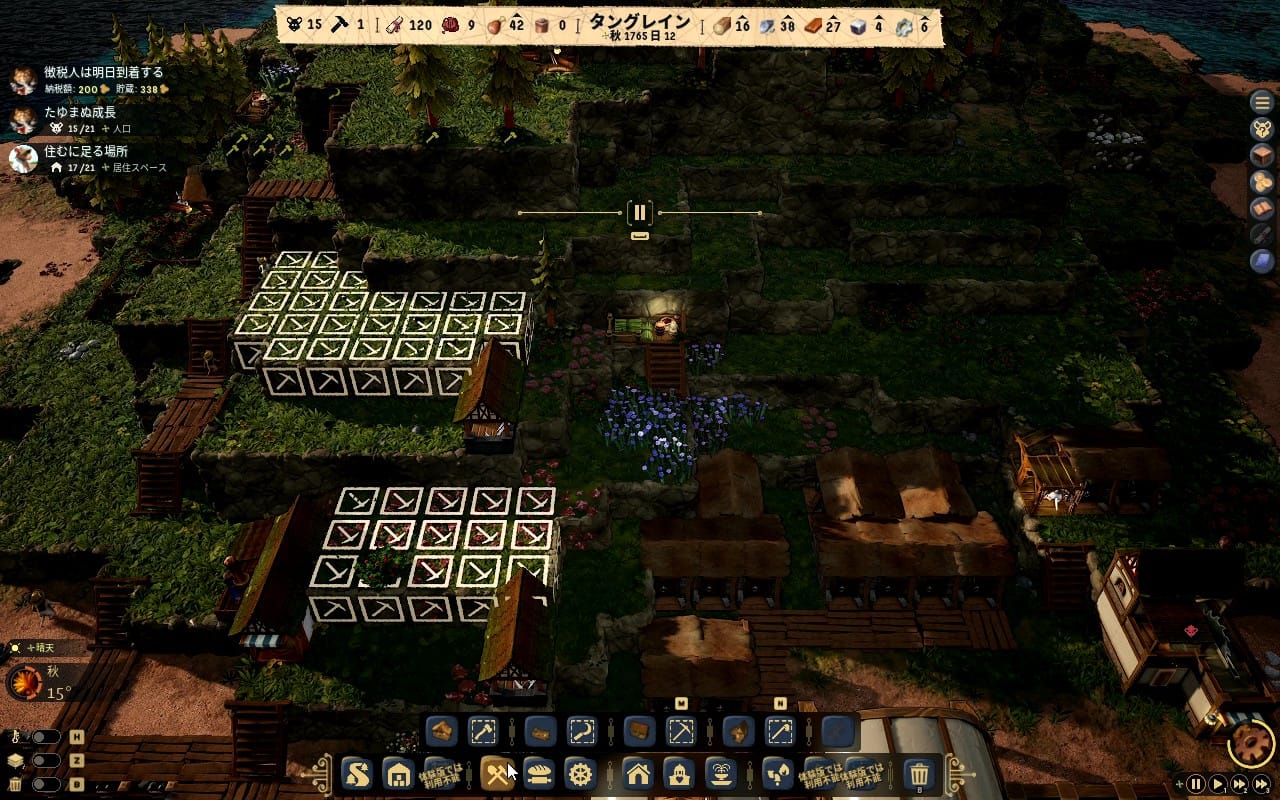Open the open-book journal

point(1262,209)
